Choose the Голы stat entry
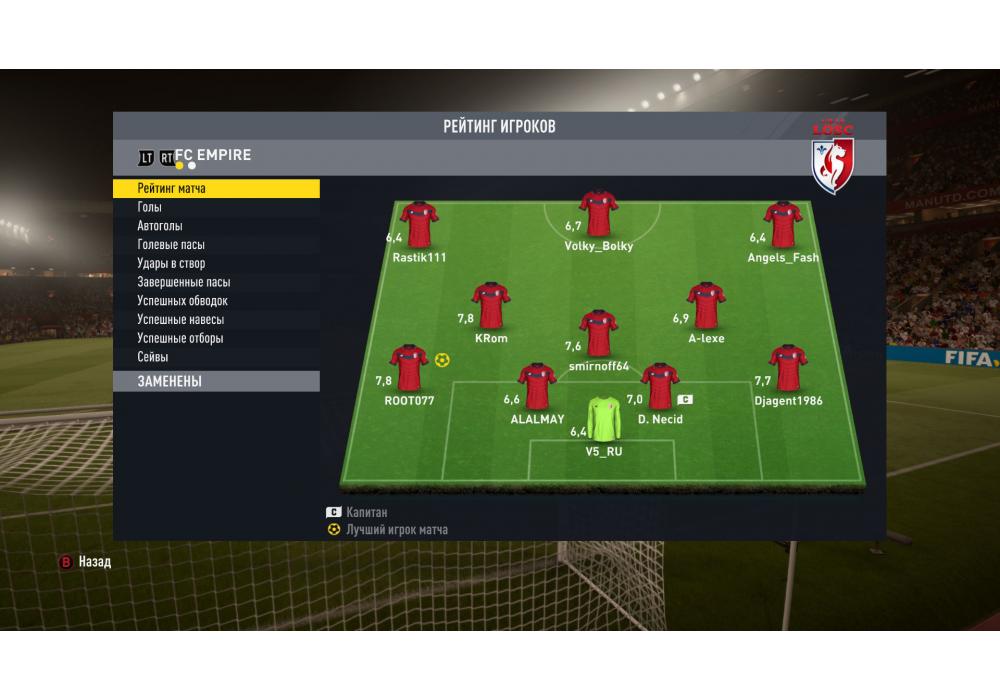1000x700 pixels. point(150,207)
